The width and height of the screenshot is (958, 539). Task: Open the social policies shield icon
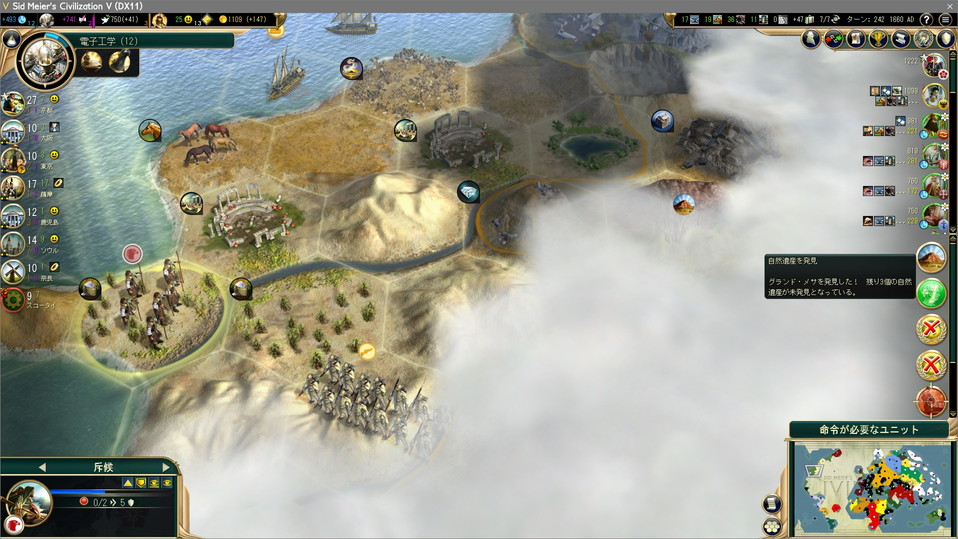pyautogui.click(x=945, y=40)
